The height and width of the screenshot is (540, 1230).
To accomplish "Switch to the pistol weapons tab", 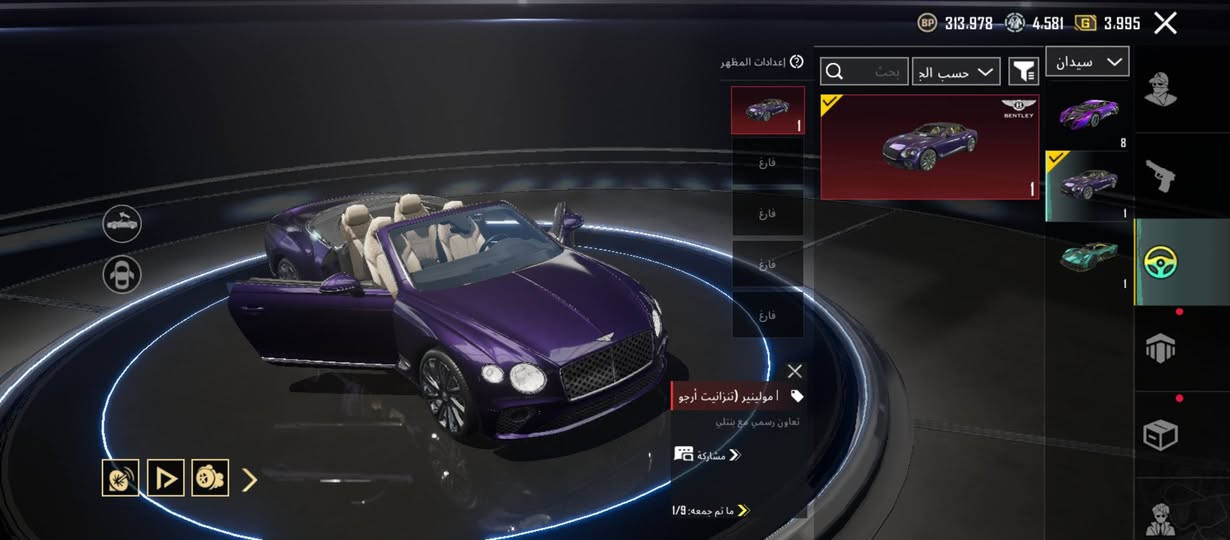I will tap(1160, 176).
